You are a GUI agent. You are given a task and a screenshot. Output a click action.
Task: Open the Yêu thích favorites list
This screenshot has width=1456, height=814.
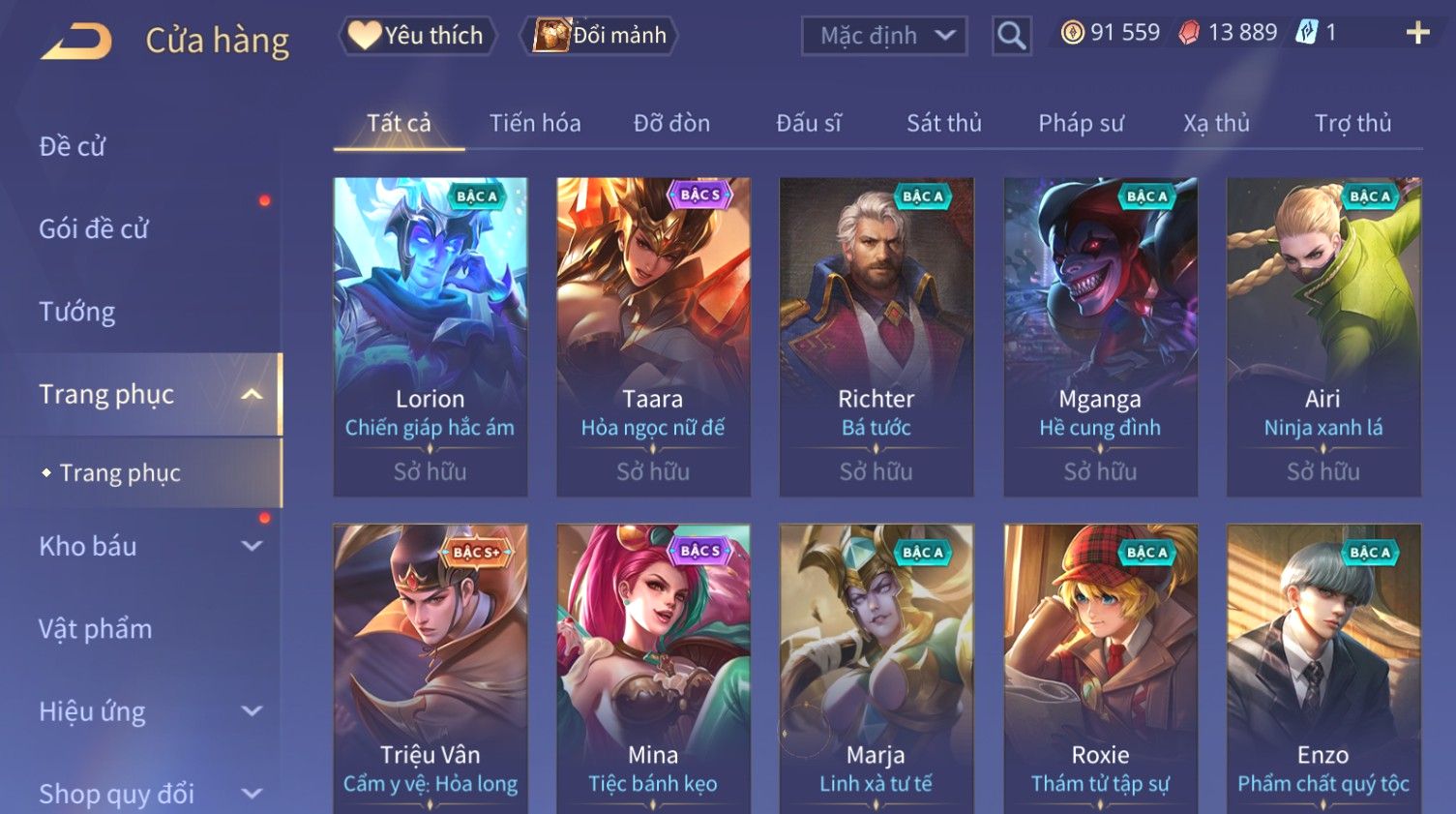click(417, 36)
